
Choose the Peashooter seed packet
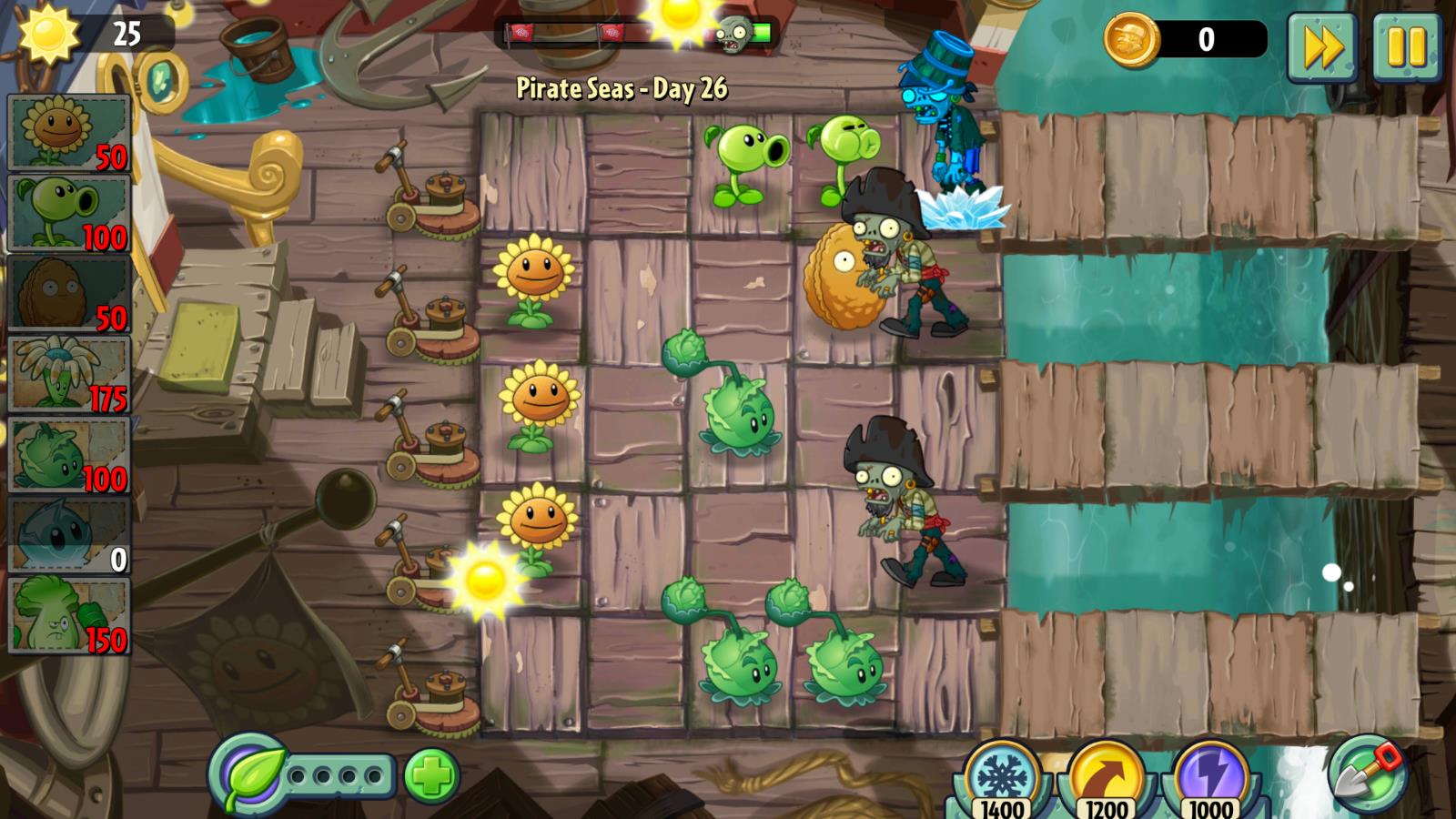point(68,214)
